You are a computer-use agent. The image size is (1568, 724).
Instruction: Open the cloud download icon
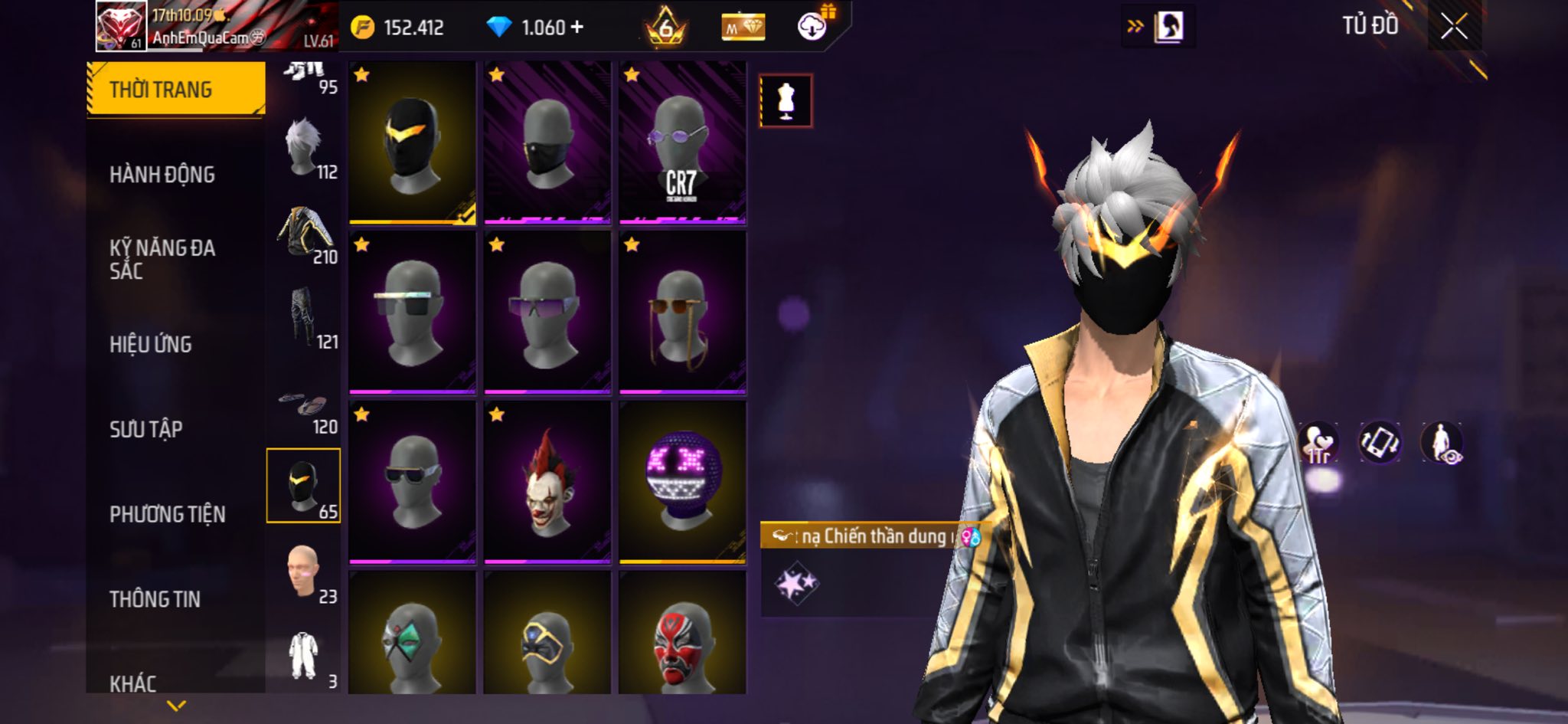(x=812, y=28)
